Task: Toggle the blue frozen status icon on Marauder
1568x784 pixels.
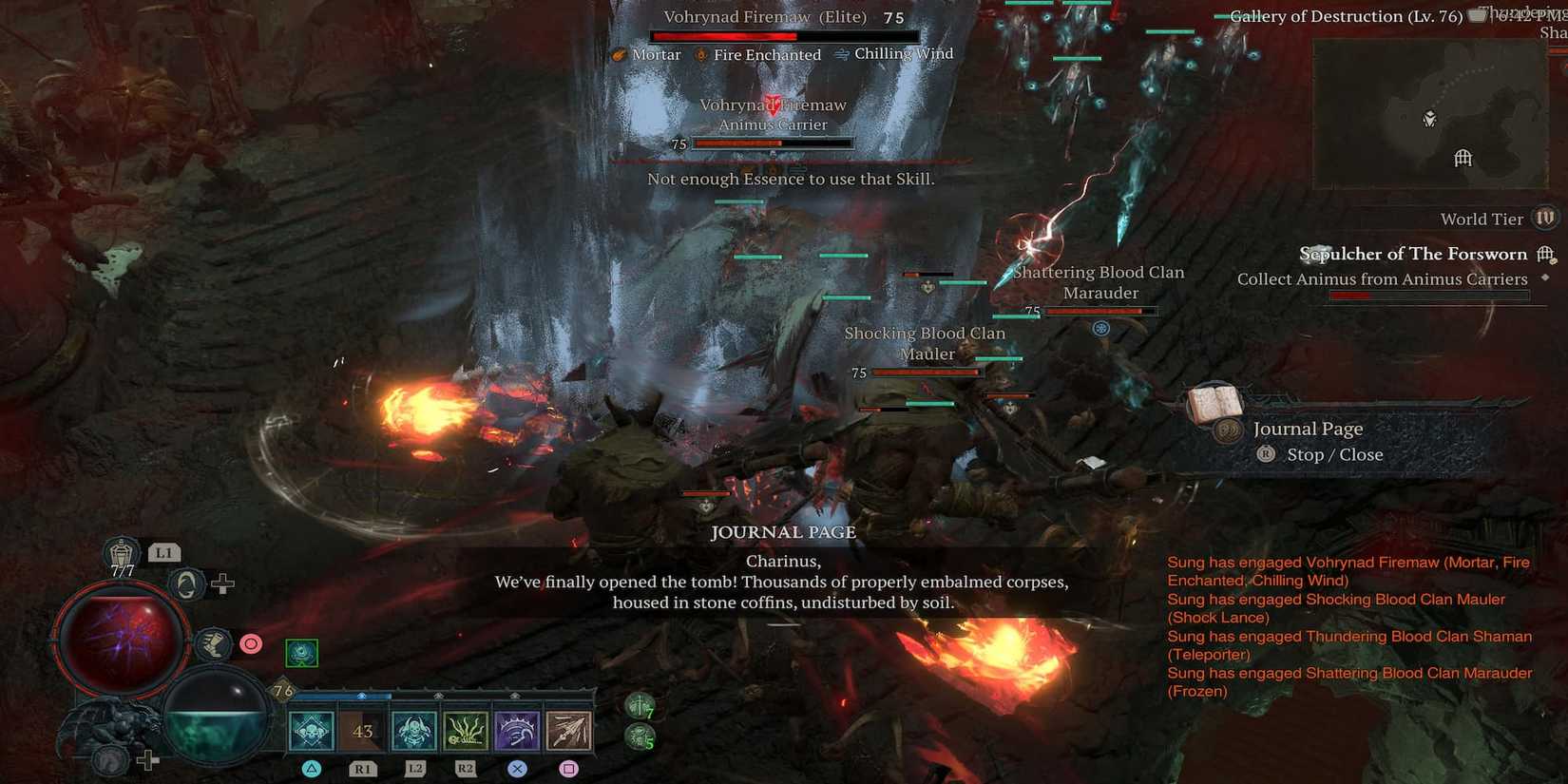Action: 1100,327
